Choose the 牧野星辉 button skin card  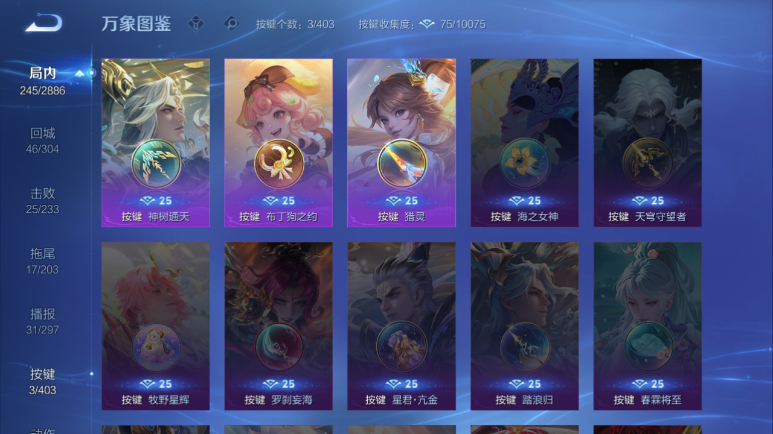point(155,325)
